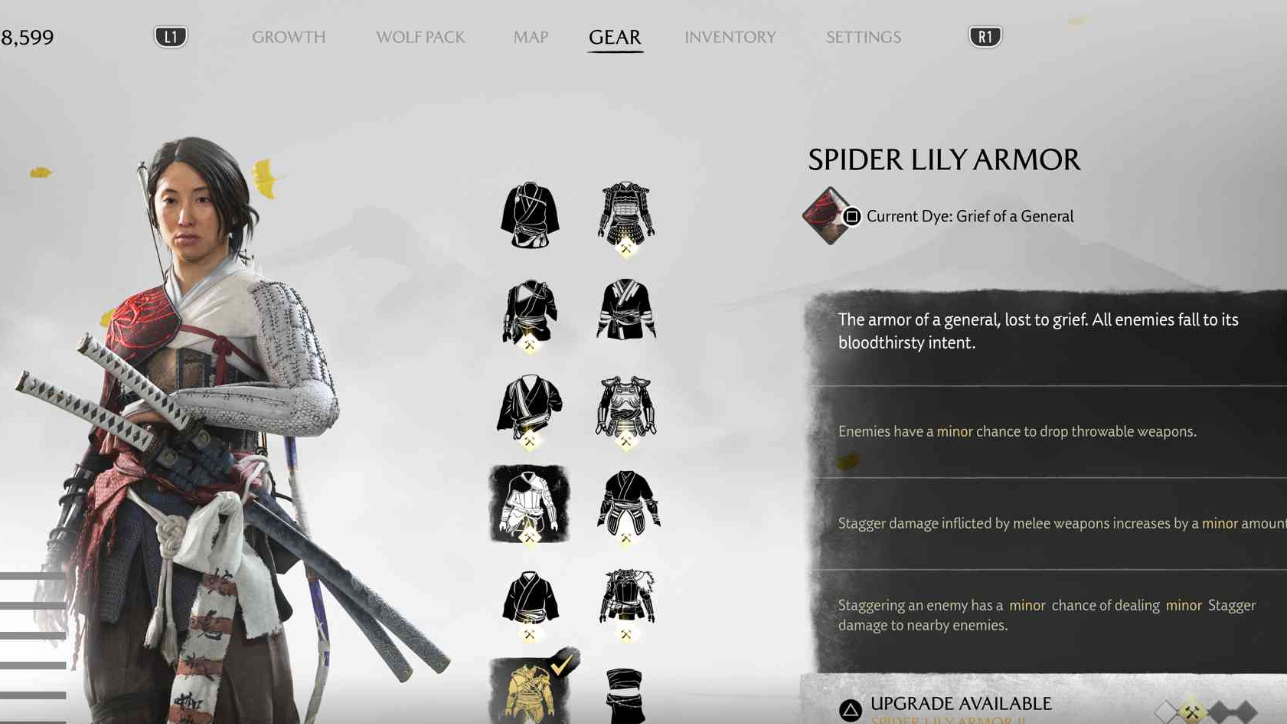The width and height of the screenshot is (1287, 724).
Task: Switch to the Settings tab
Action: (x=863, y=37)
